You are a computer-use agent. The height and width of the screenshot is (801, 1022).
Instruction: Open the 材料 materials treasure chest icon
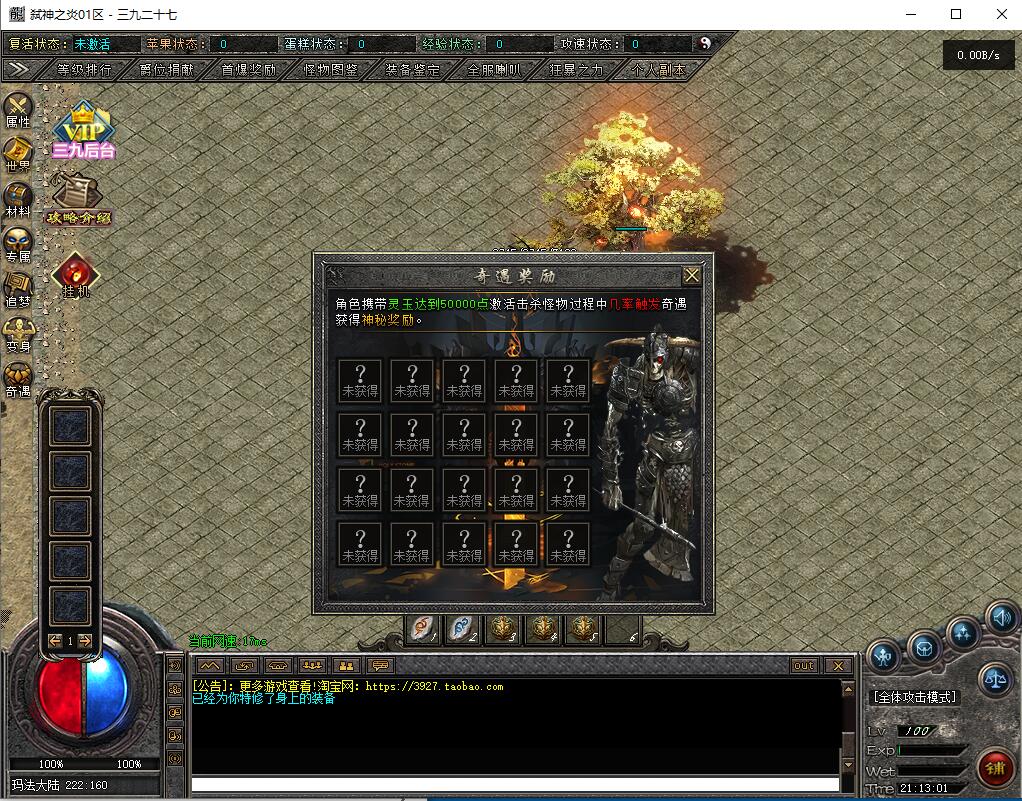[x=18, y=198]
